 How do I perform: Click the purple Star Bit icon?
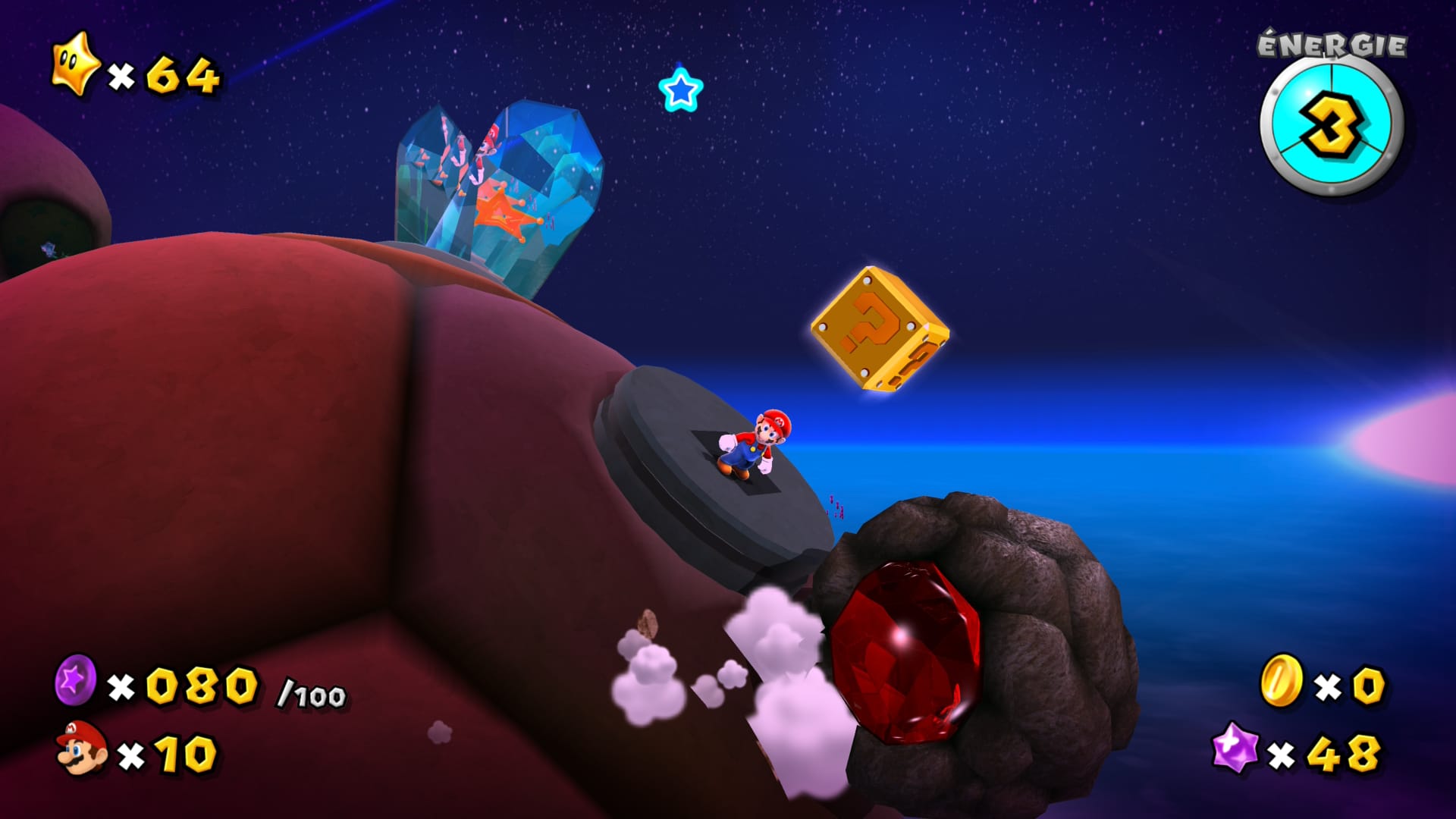pyautogui.click(x=1235, y=747)
